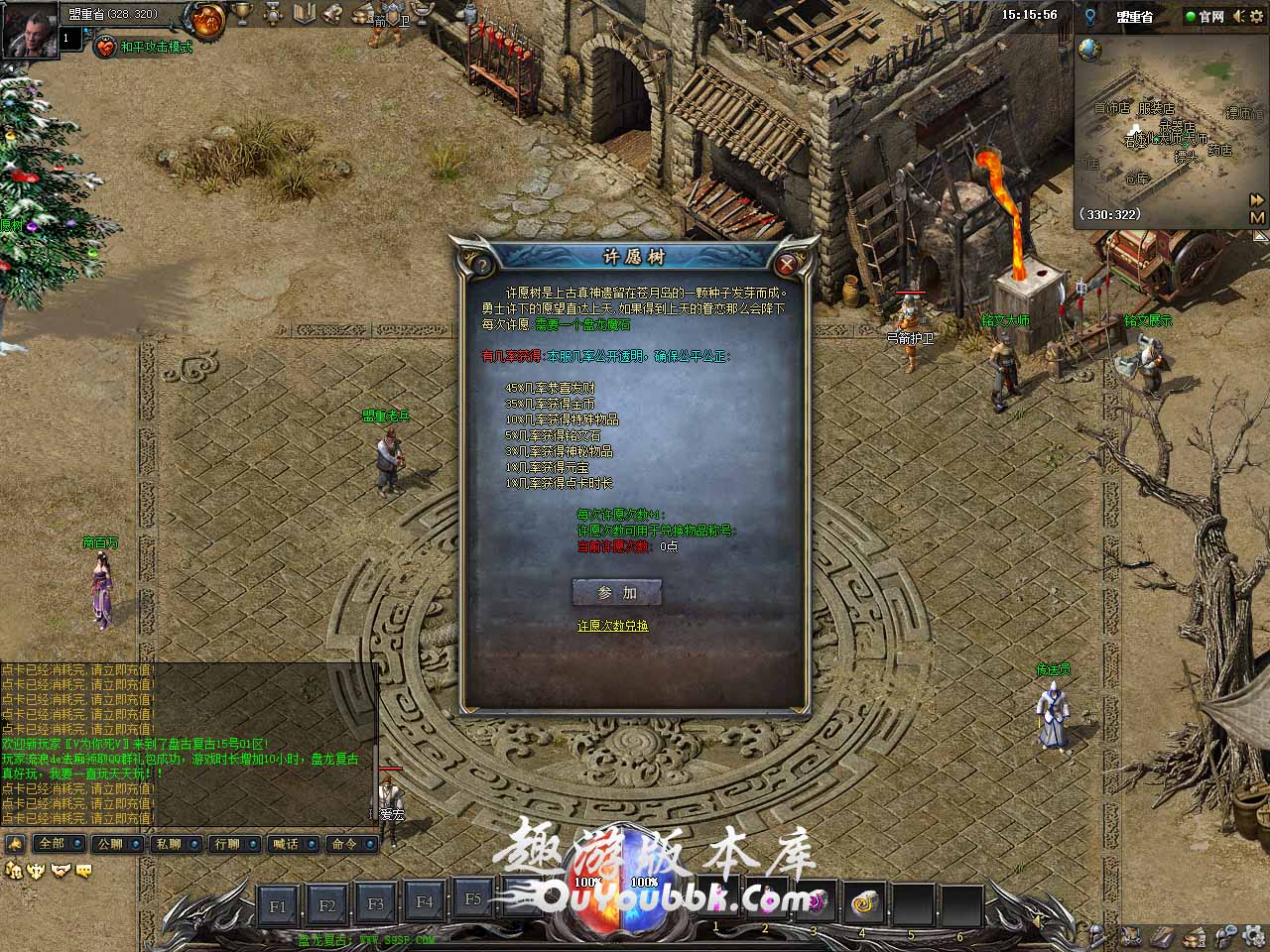
Task: Click the player portrait avatar
Action: (28, 30)
